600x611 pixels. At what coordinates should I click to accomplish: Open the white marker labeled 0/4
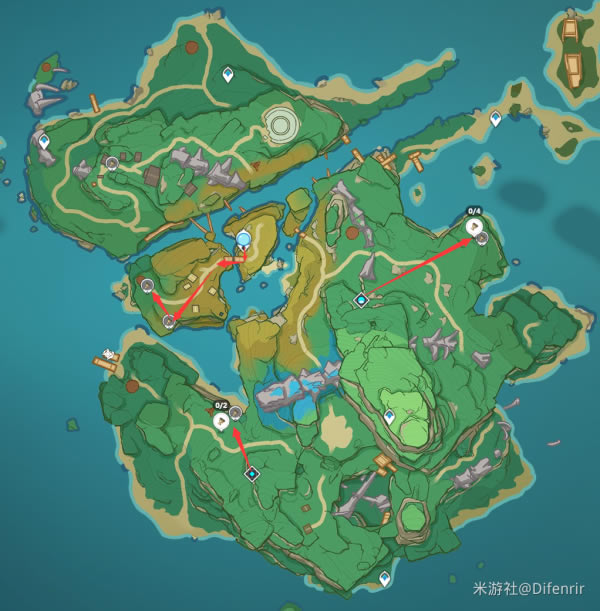coord(473,227)
